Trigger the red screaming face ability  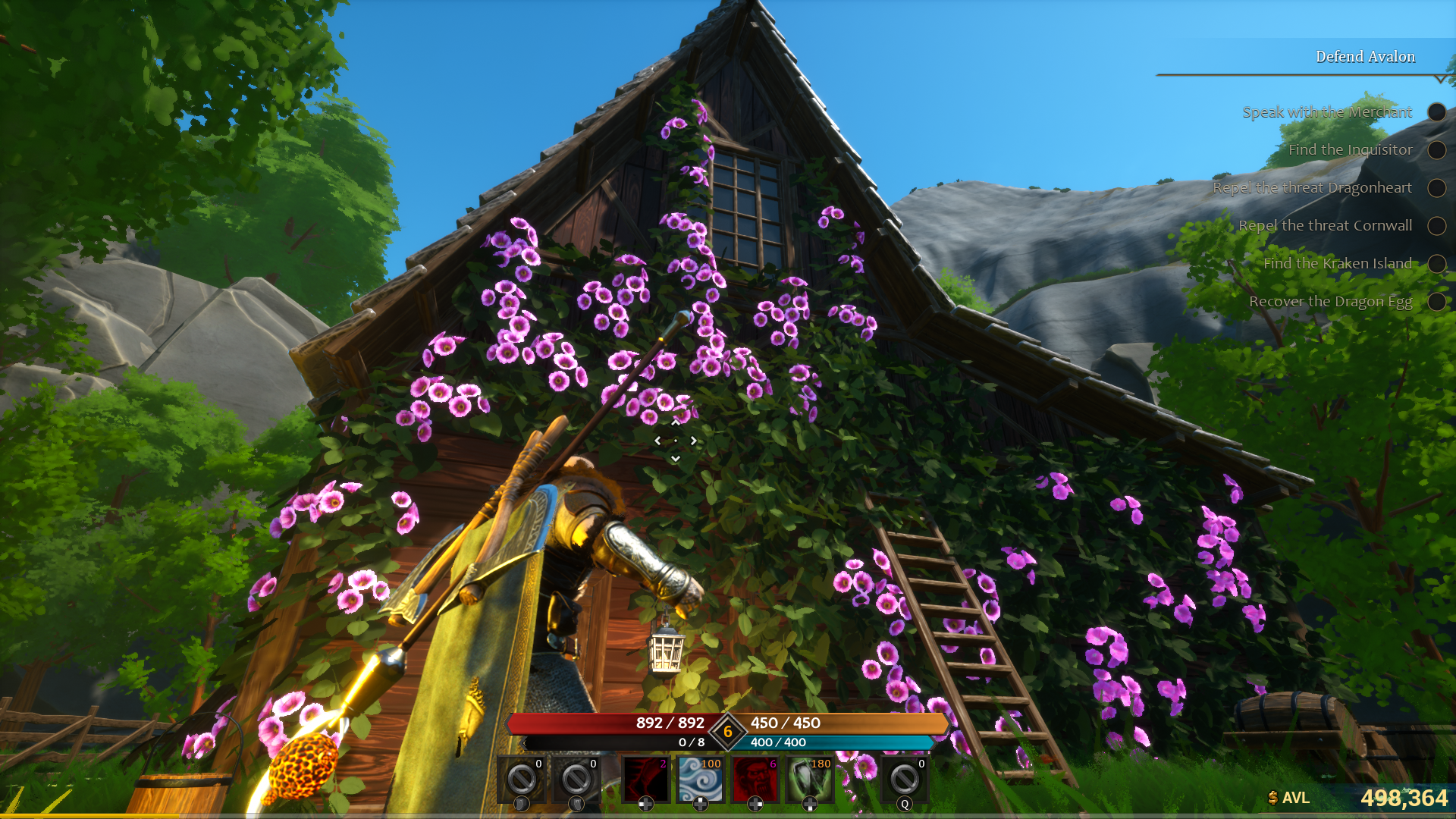(x=755, y=779)
